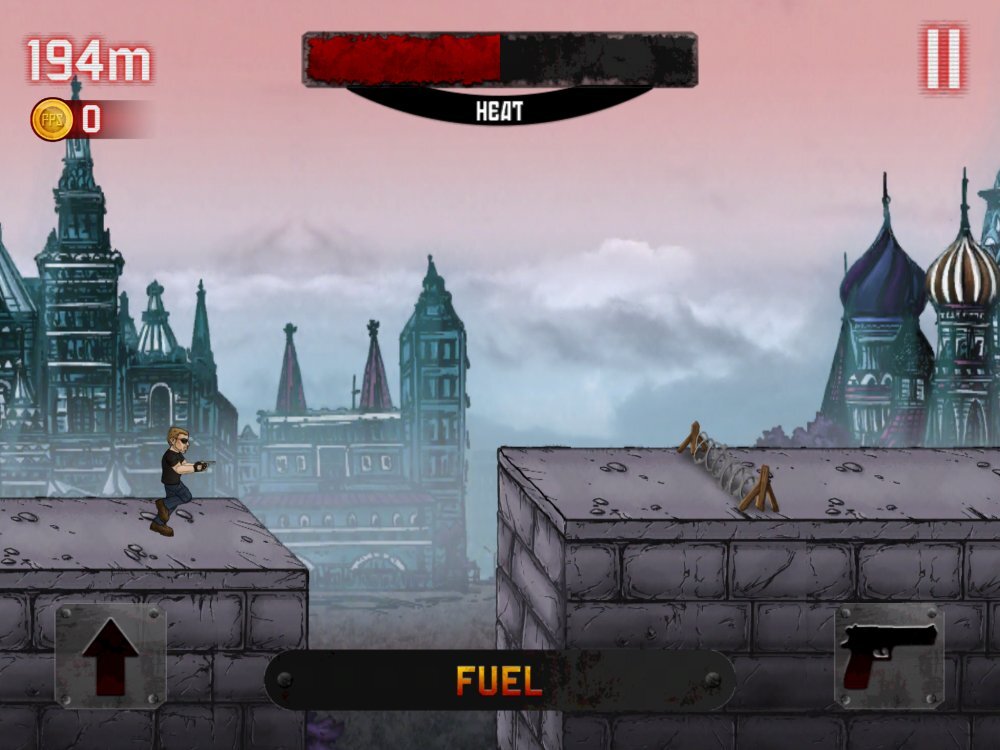Pause the game with the top-right button
This screenshot has height=750, width=1000.
click(x=943, y=58)
